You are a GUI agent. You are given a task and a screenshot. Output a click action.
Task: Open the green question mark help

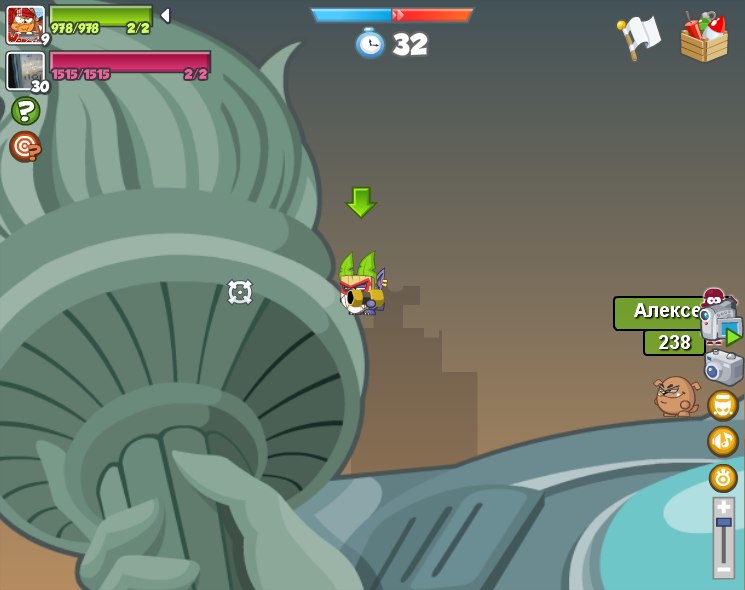[x=25, y=110]
